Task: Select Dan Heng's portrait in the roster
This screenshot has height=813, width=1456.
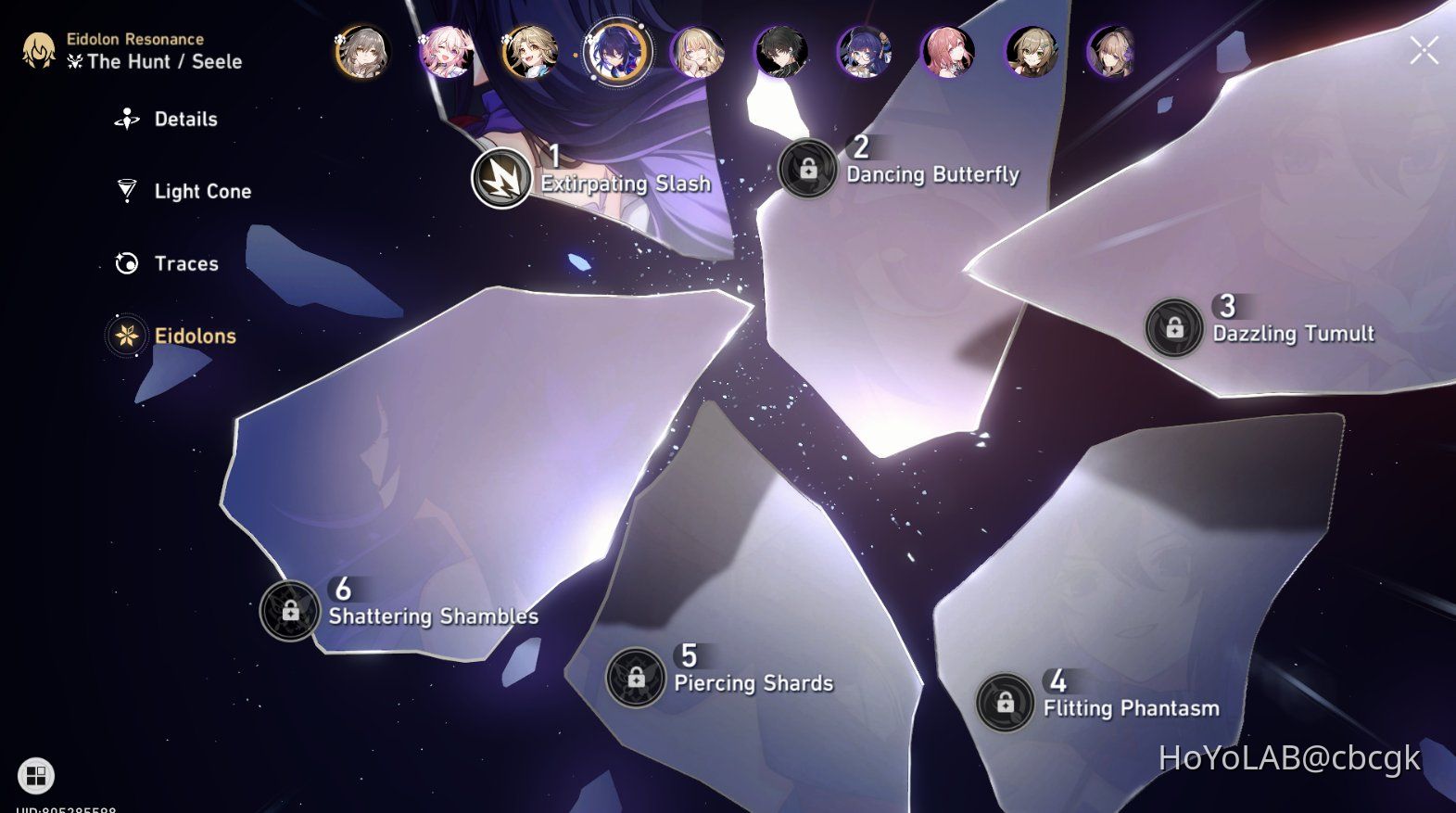Action: coord(781,54)
